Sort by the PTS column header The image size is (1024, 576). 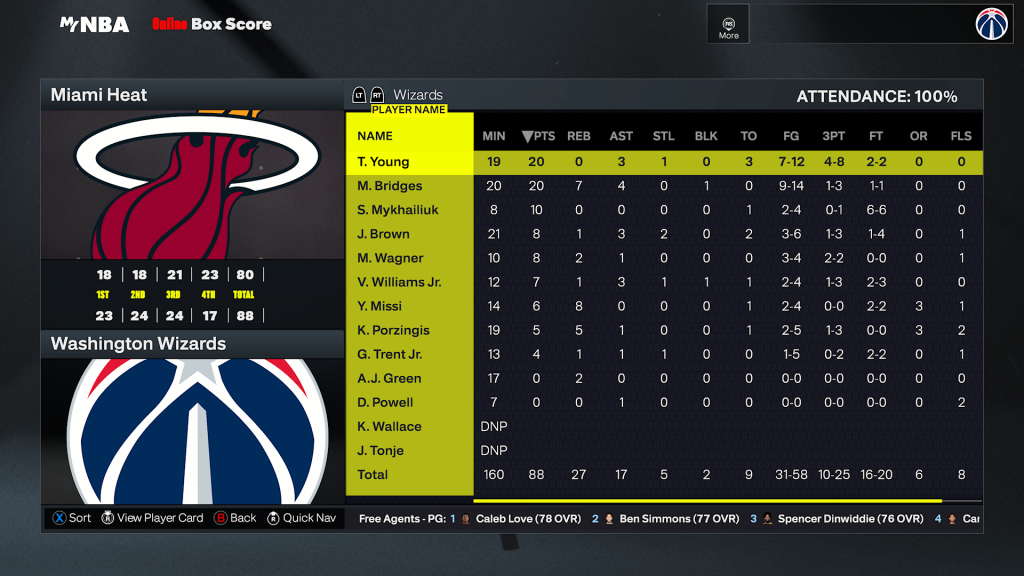(x=538, y=136)
